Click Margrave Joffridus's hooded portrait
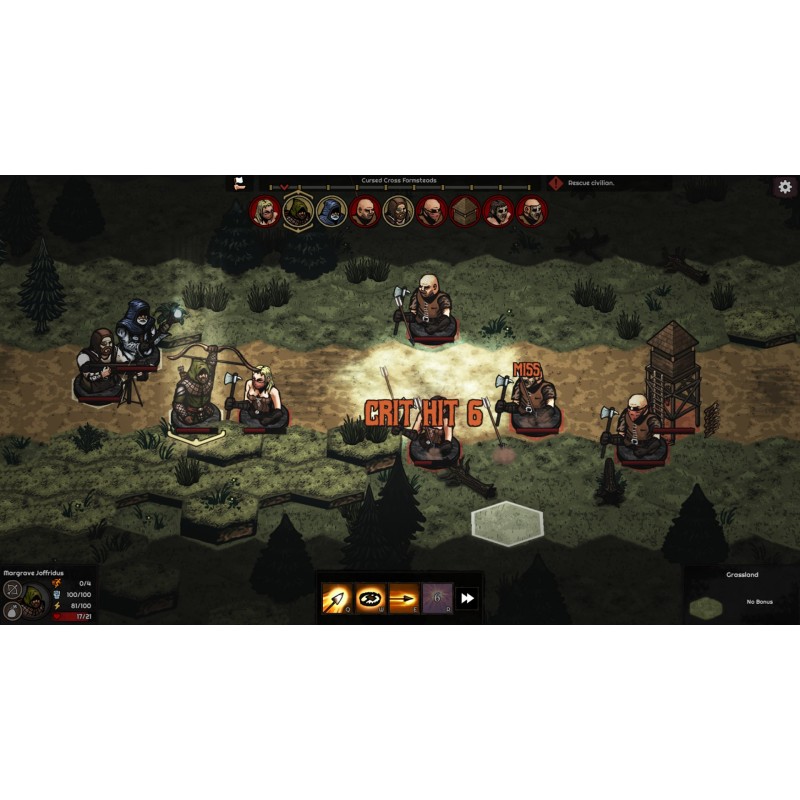Viewport: 800px width, 800px height. (35, 598)
